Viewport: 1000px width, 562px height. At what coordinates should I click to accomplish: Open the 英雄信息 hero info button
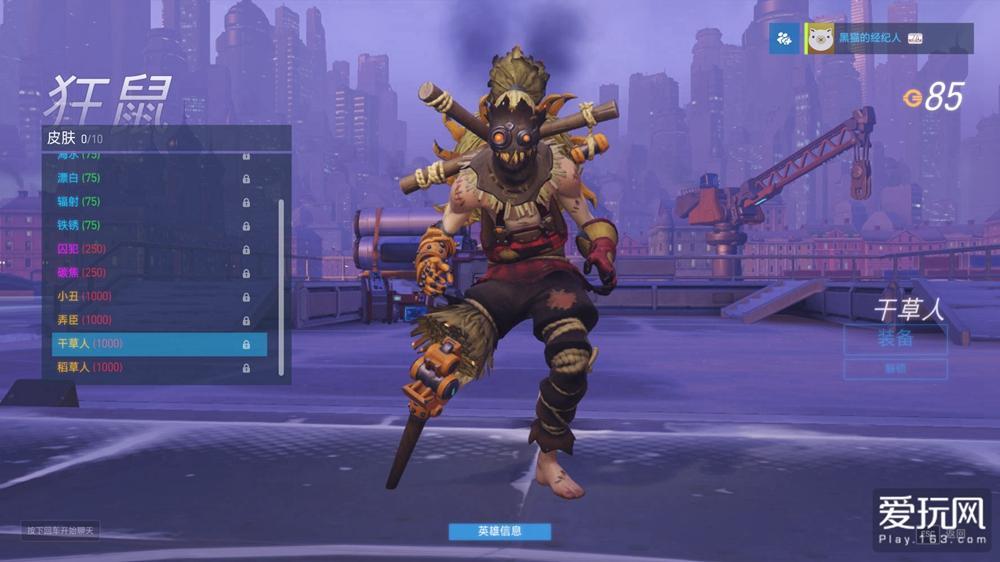pyautogui.click(x=499, y=532)
